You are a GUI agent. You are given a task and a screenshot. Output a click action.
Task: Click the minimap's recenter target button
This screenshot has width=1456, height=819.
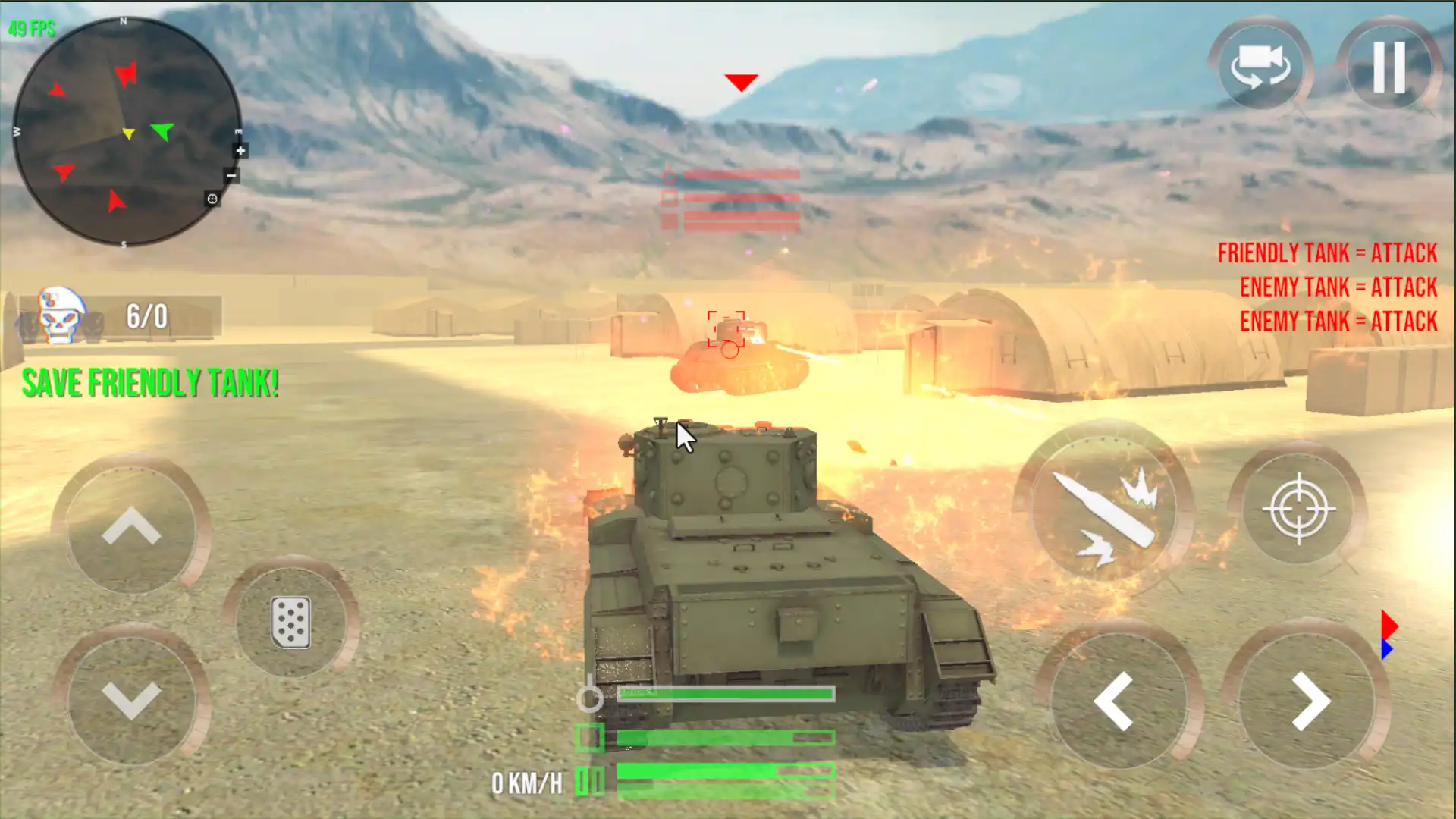click(x=212, y=199)
